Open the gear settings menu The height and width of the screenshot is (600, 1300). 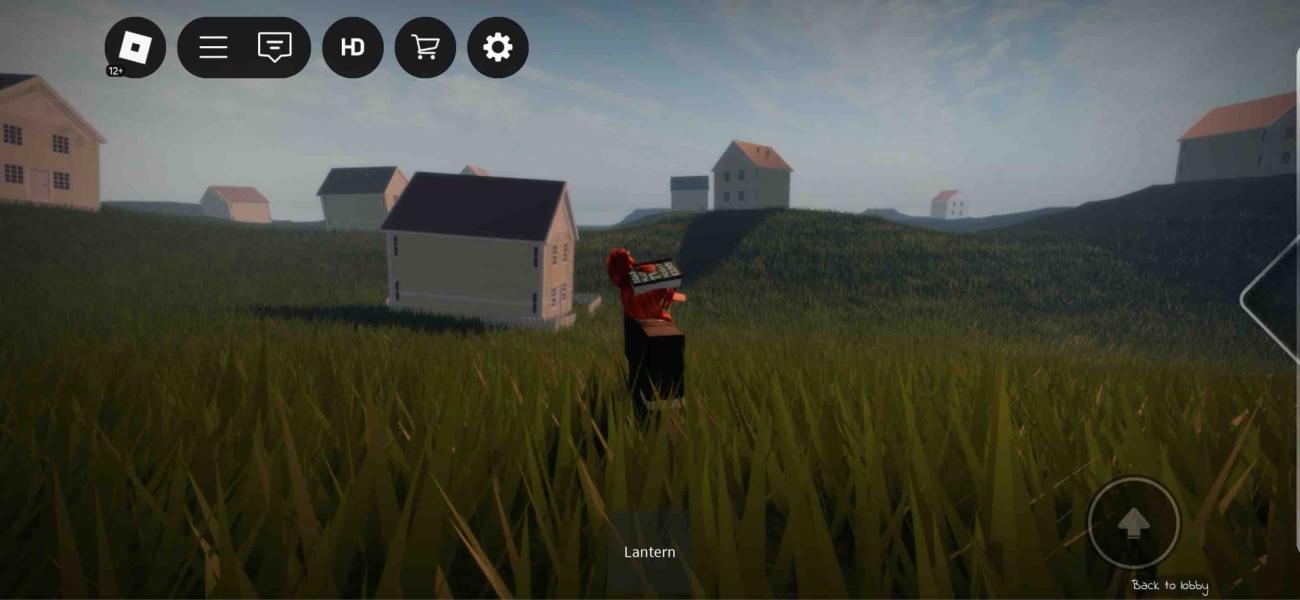coord(498,47)
